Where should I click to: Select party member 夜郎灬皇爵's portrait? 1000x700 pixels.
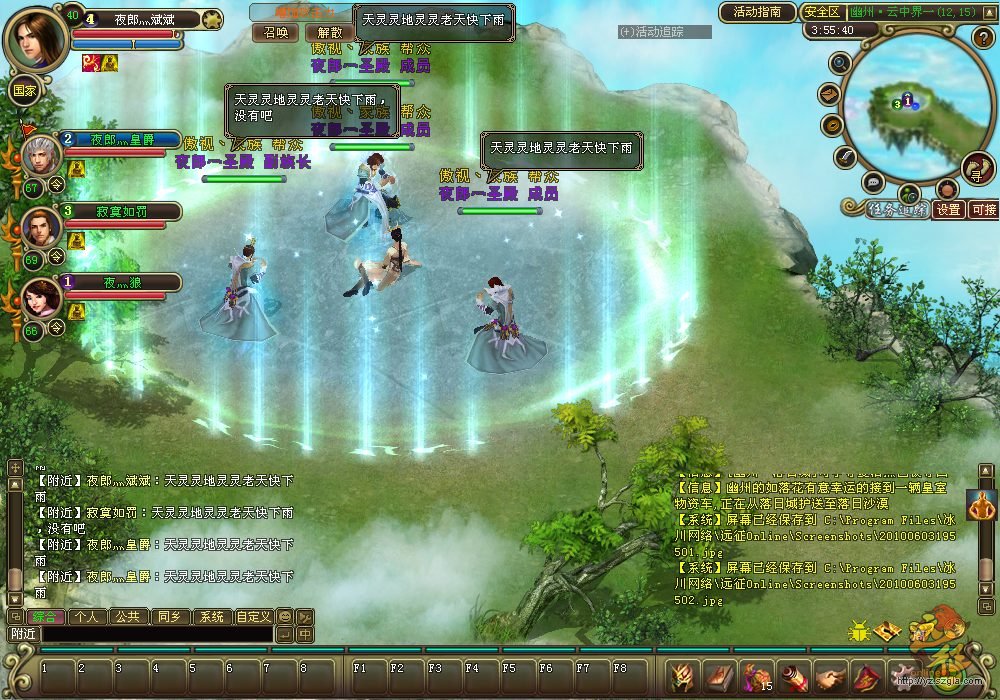tap(42, 155)
